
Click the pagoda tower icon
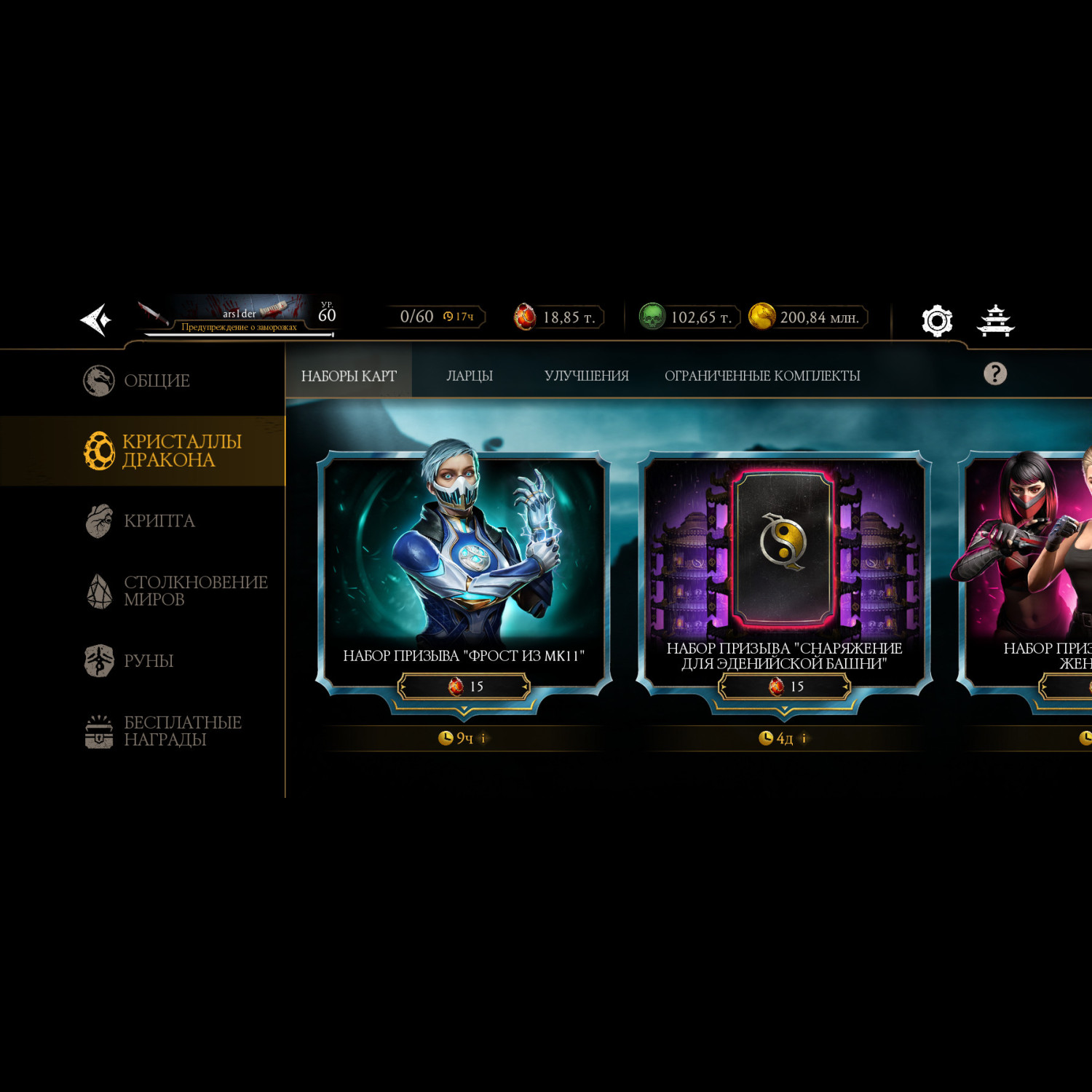point(995,320)
